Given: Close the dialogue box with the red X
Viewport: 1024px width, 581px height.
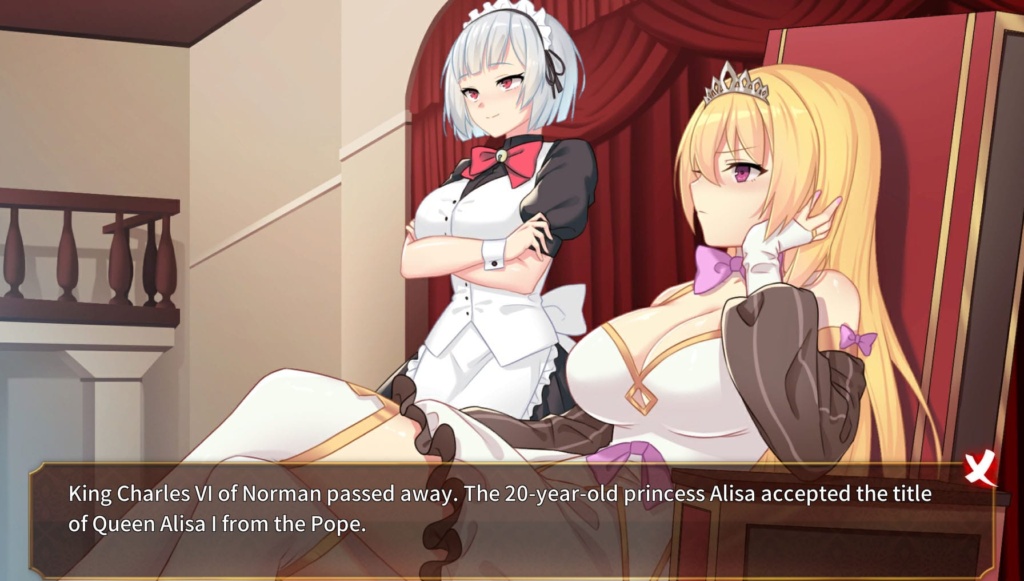Looking at the screenshot, I should pos(980,468).
